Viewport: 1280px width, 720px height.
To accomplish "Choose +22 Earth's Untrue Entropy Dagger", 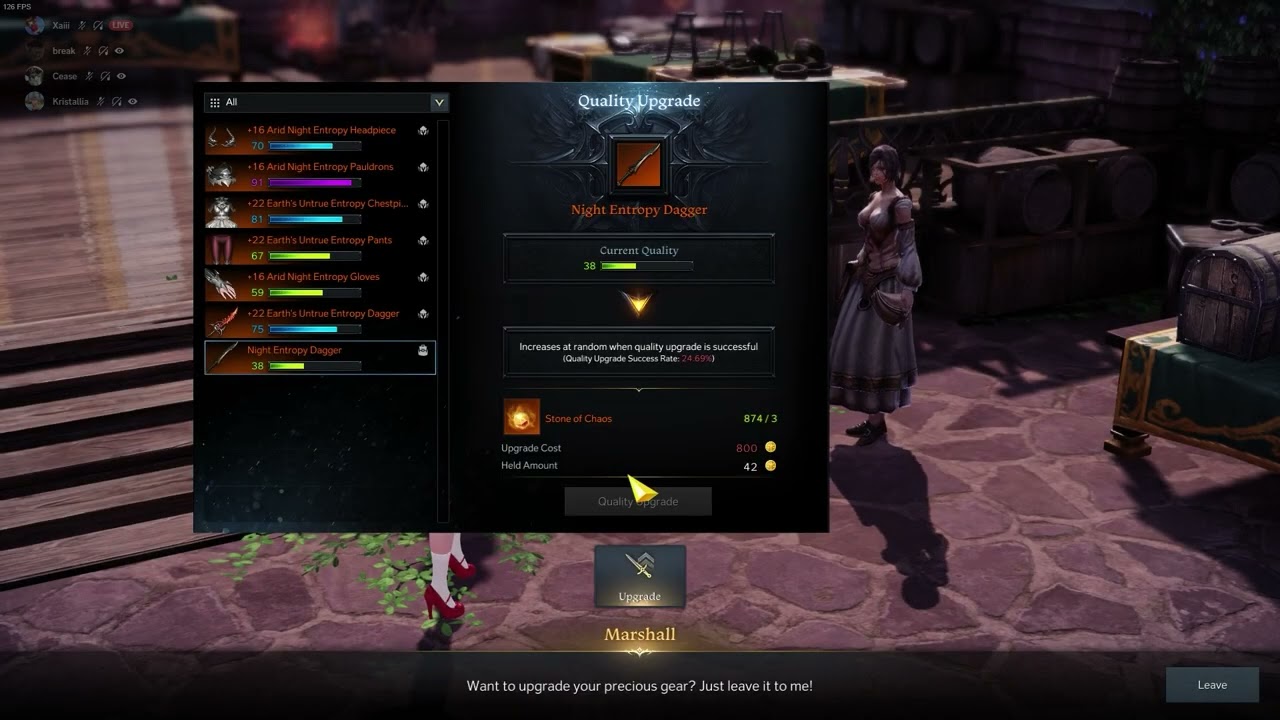I will click(x=320, y=321).
